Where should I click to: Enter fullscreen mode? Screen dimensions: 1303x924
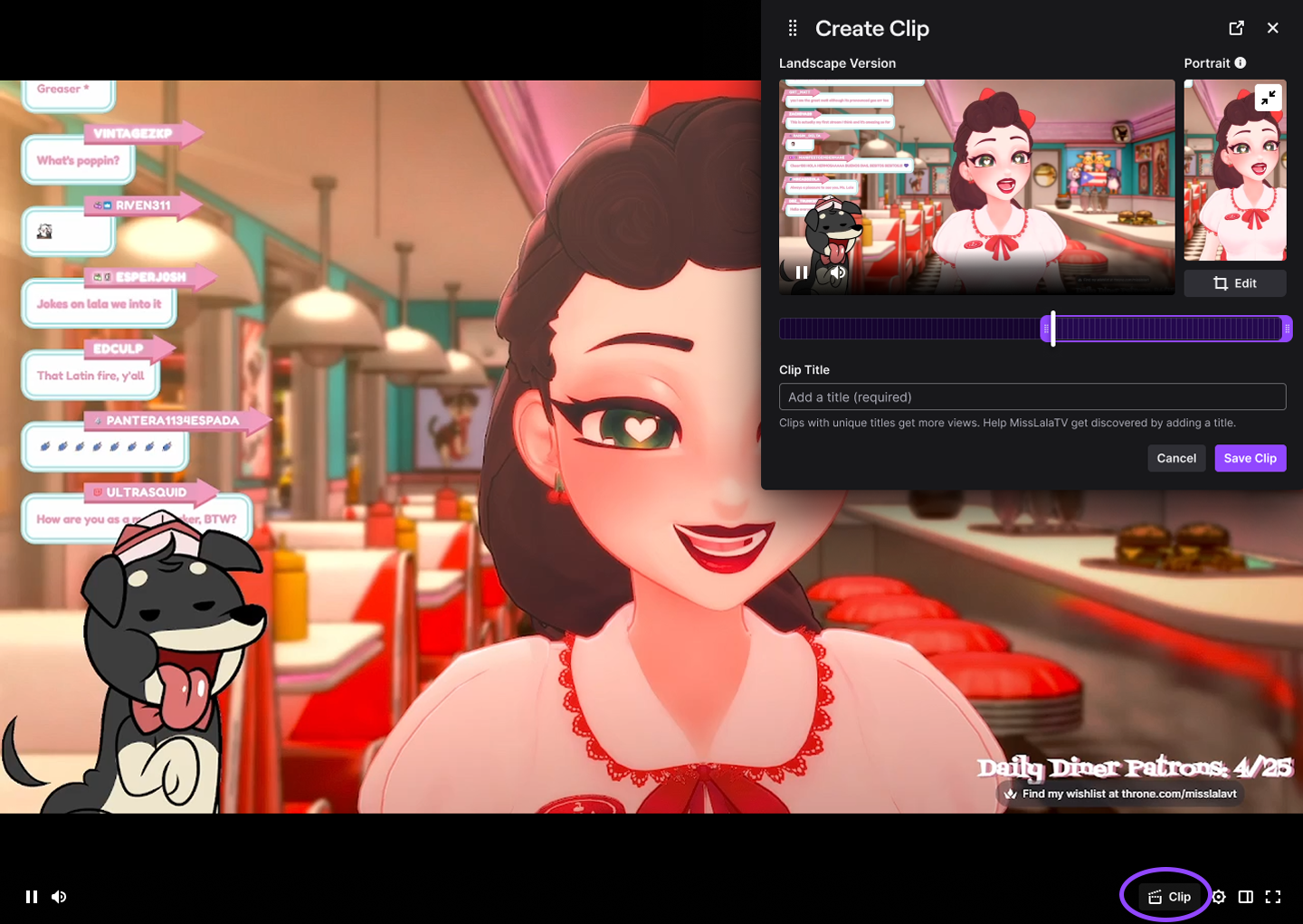point(1273,897)
